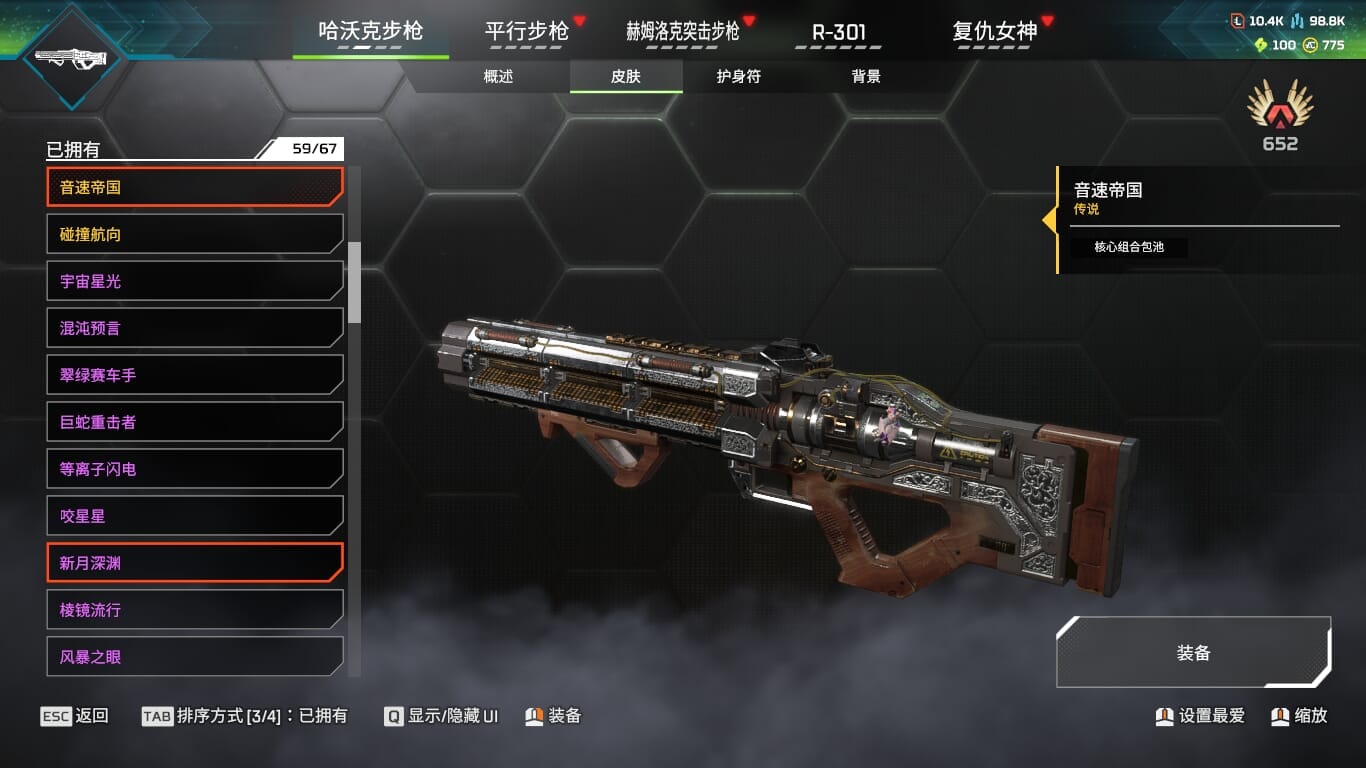Screen dimensions: 1366x768
Task: Open the R-301 weapon tab
Action: (x=838, y=31)
